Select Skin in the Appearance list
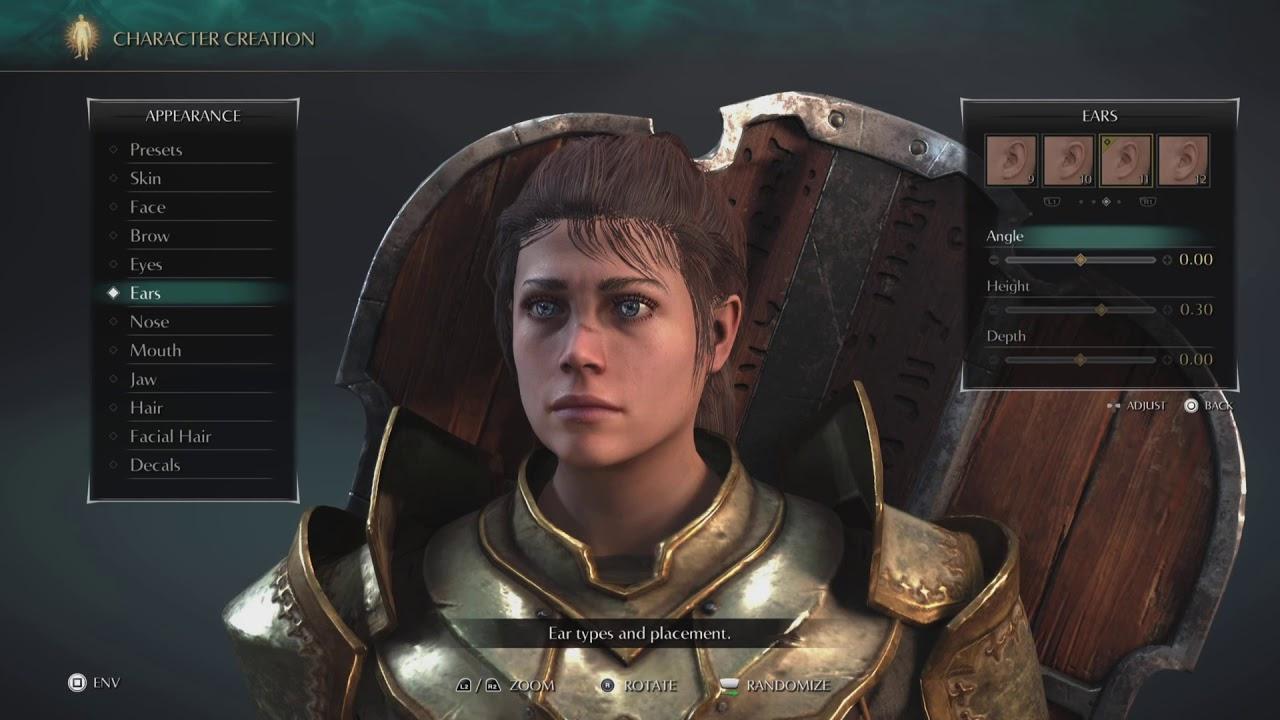The image size is (1280, 720). 145,179
